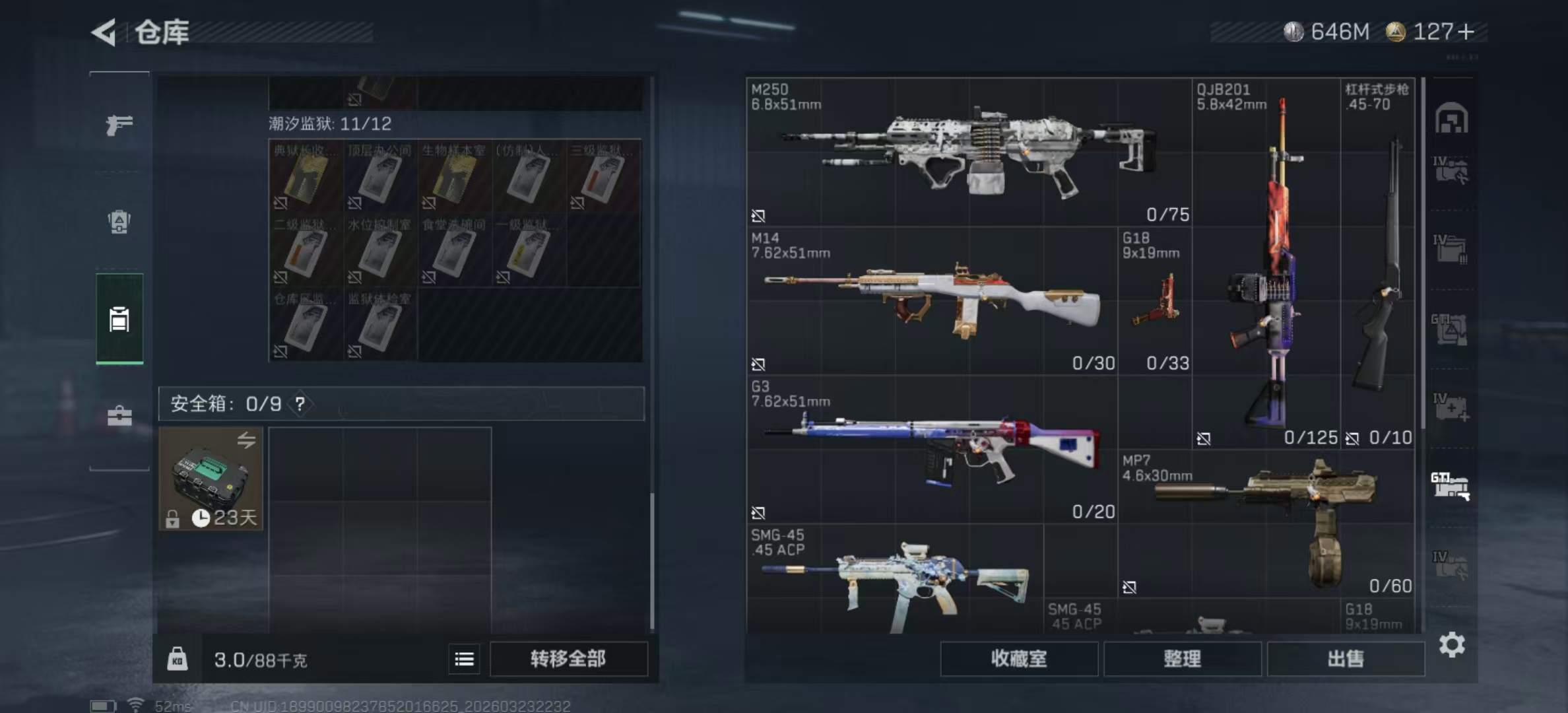Switch to the briefcase tab

pyautogui.click(x=119, y=416)
